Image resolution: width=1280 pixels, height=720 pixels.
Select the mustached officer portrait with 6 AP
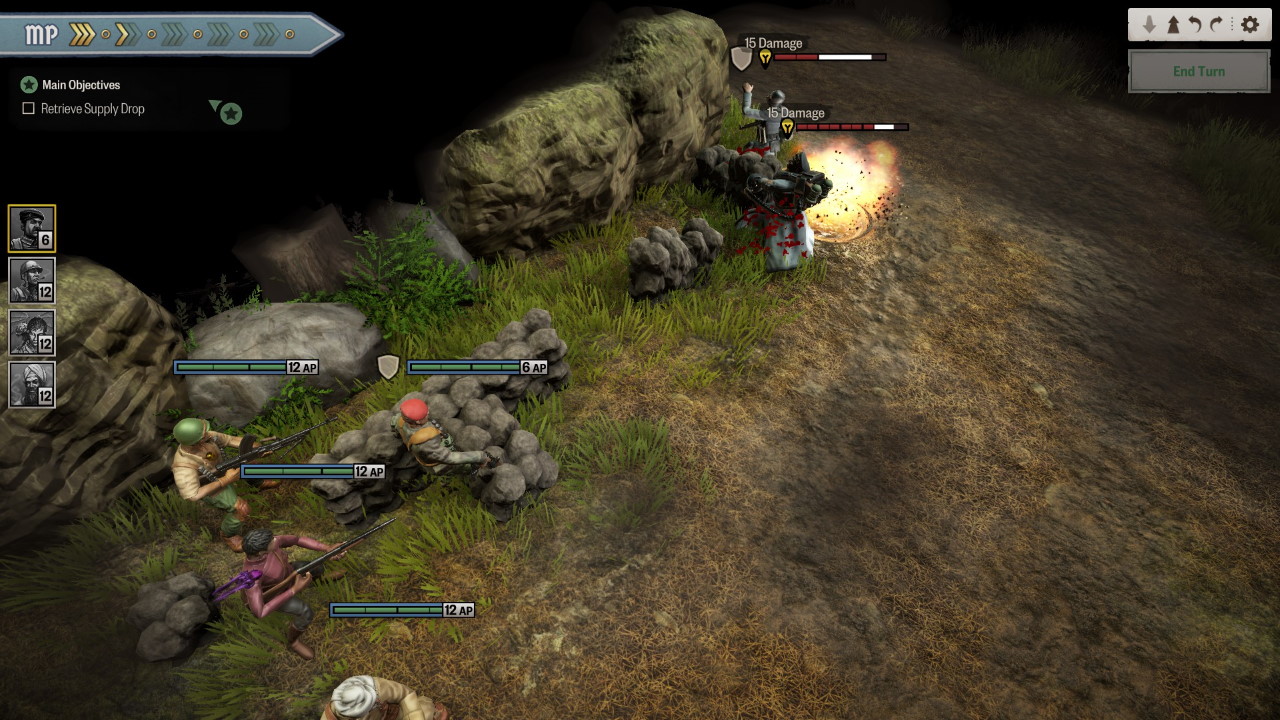click(32, 228)
